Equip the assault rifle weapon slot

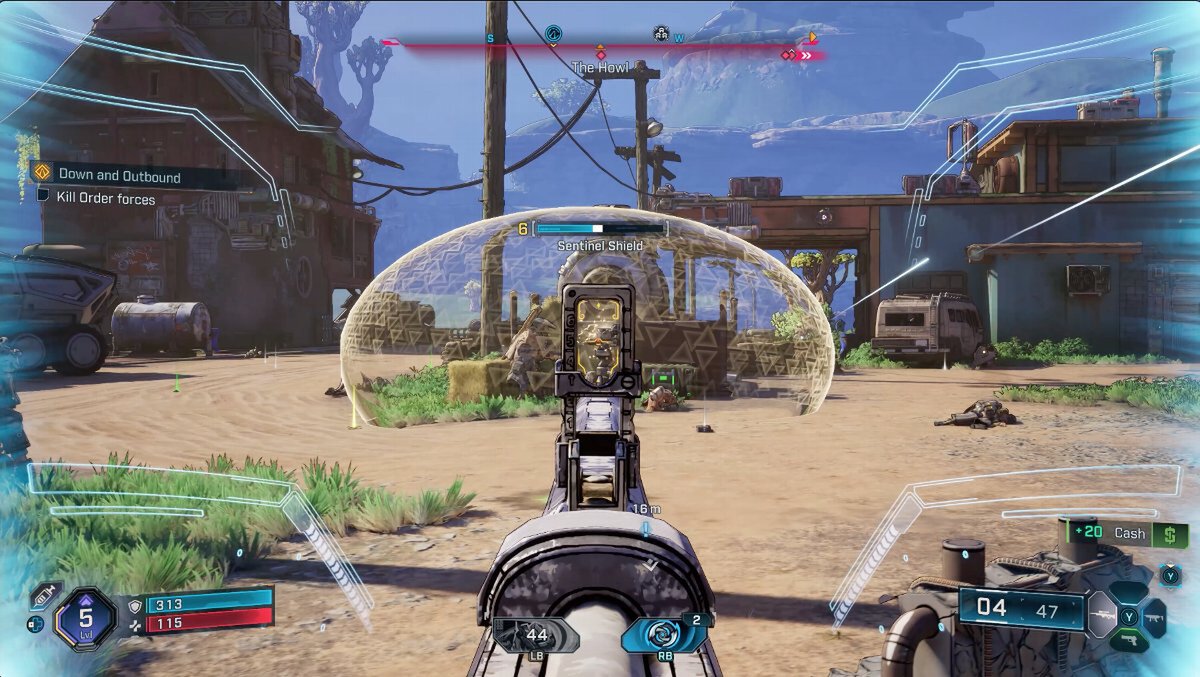tap(1156, 618)
